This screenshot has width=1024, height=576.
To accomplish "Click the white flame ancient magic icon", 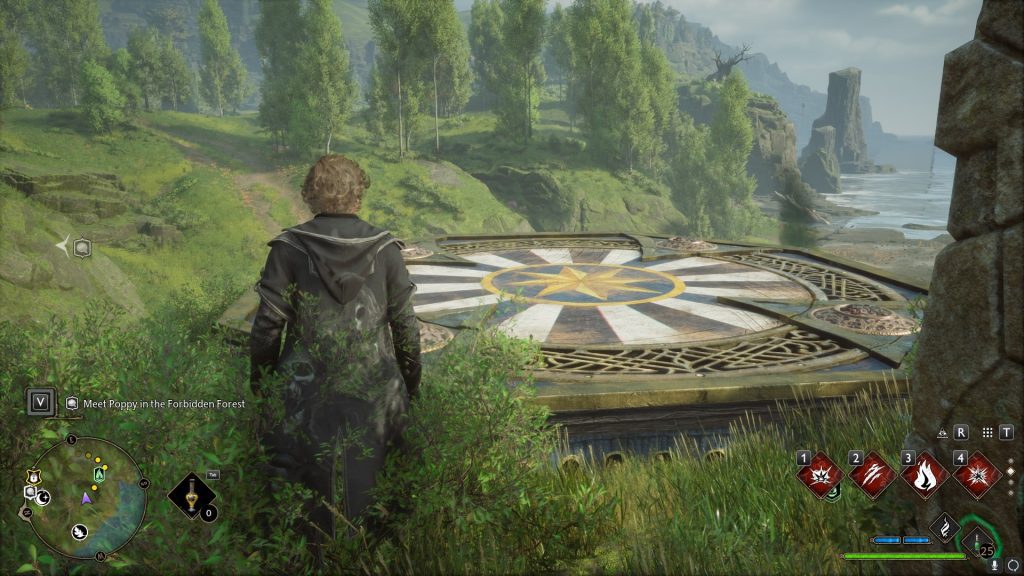I will click(x=944, y=527).
